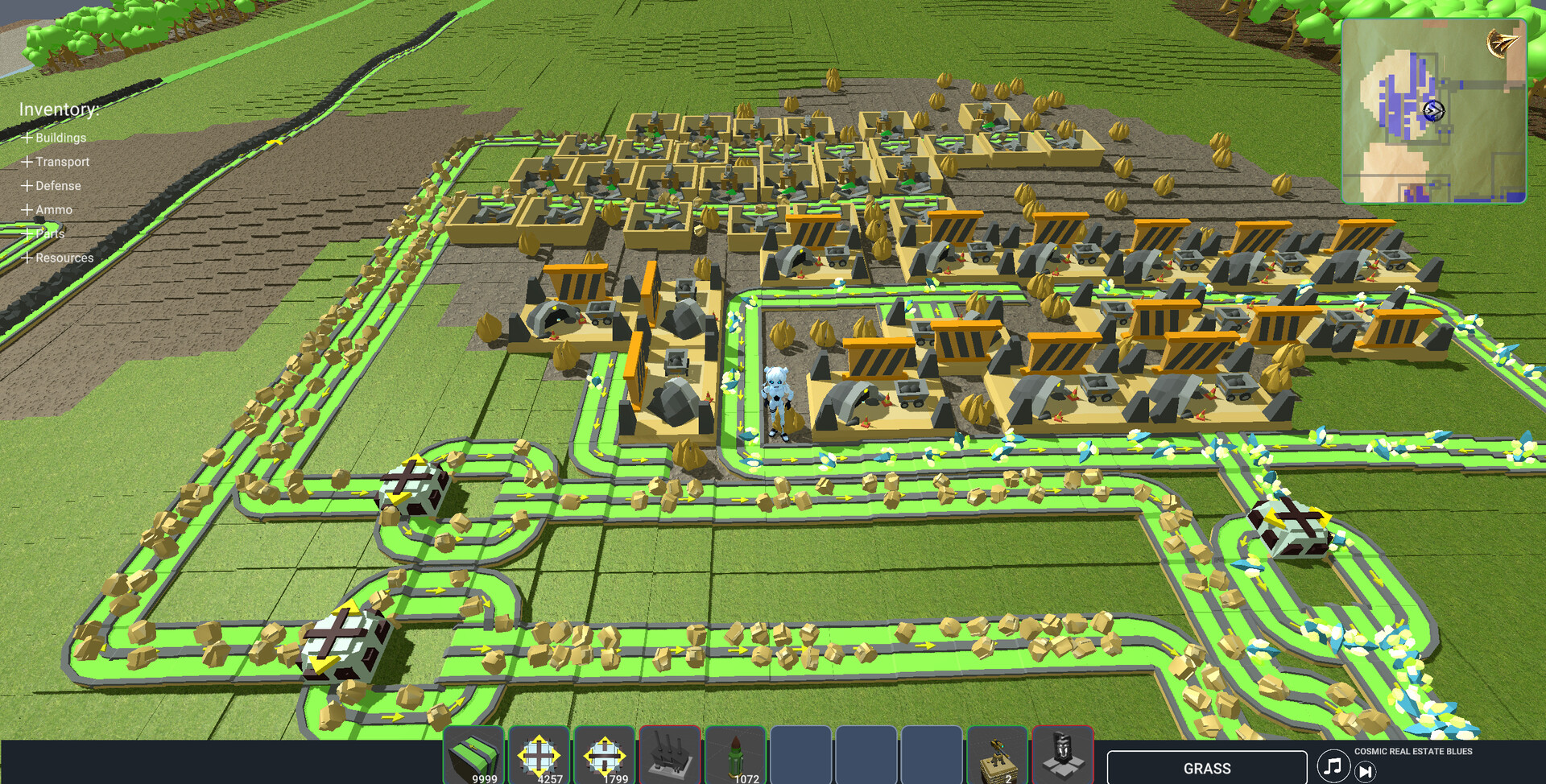1546x784 pixels.
Task: Select the conveyor belt tool in the hotbar
Action: tap(477, 756)
